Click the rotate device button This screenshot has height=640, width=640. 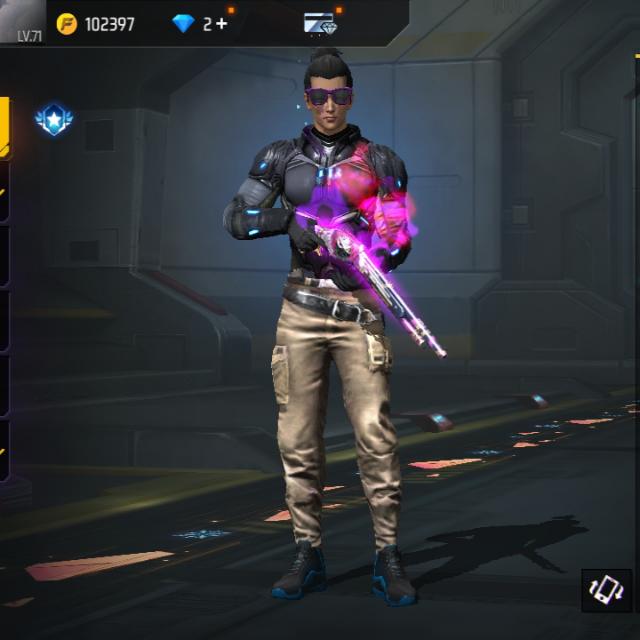point(606,590)
